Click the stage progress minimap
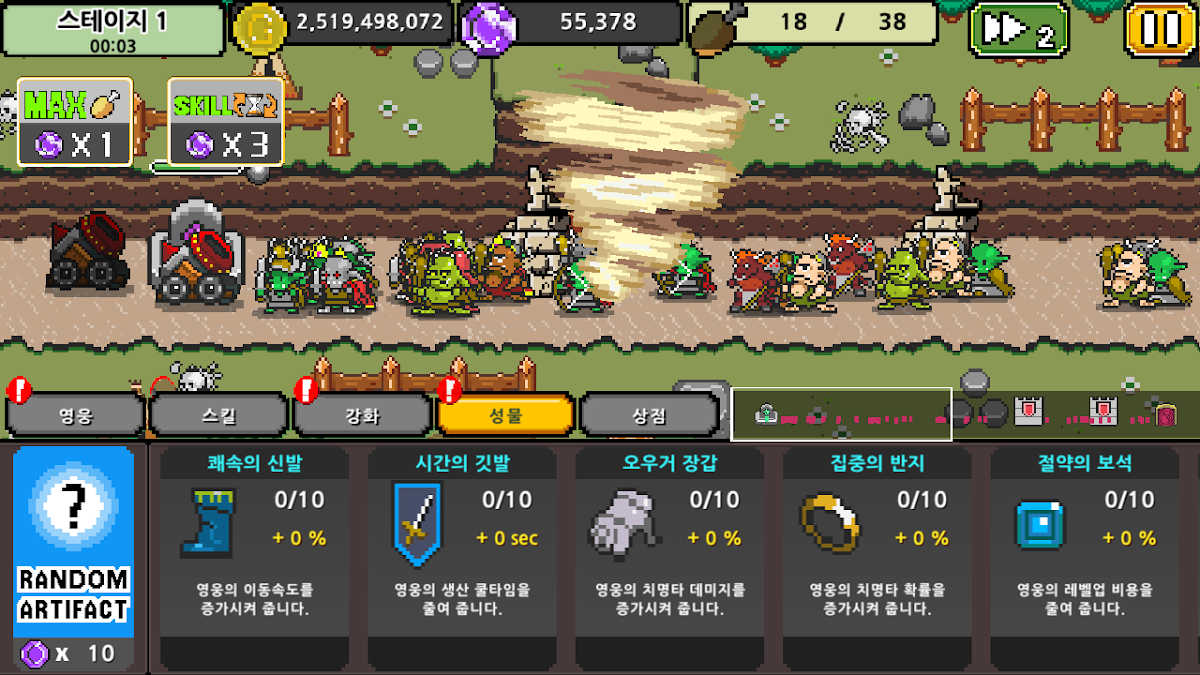The image size is (1200, 675). tap(841, 414)
